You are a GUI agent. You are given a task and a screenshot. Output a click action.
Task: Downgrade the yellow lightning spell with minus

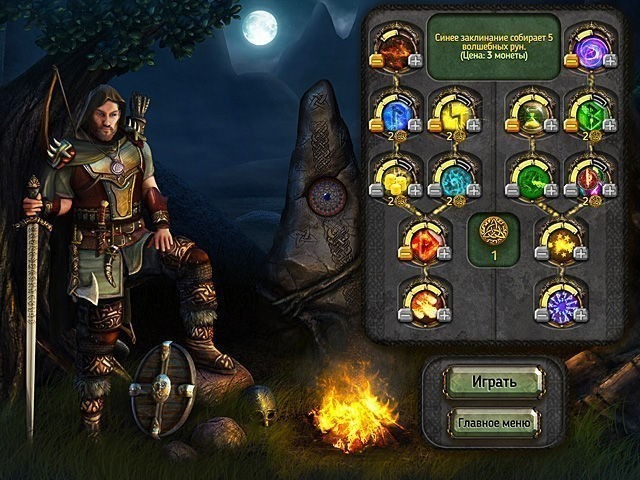click(x=434, y=125)
